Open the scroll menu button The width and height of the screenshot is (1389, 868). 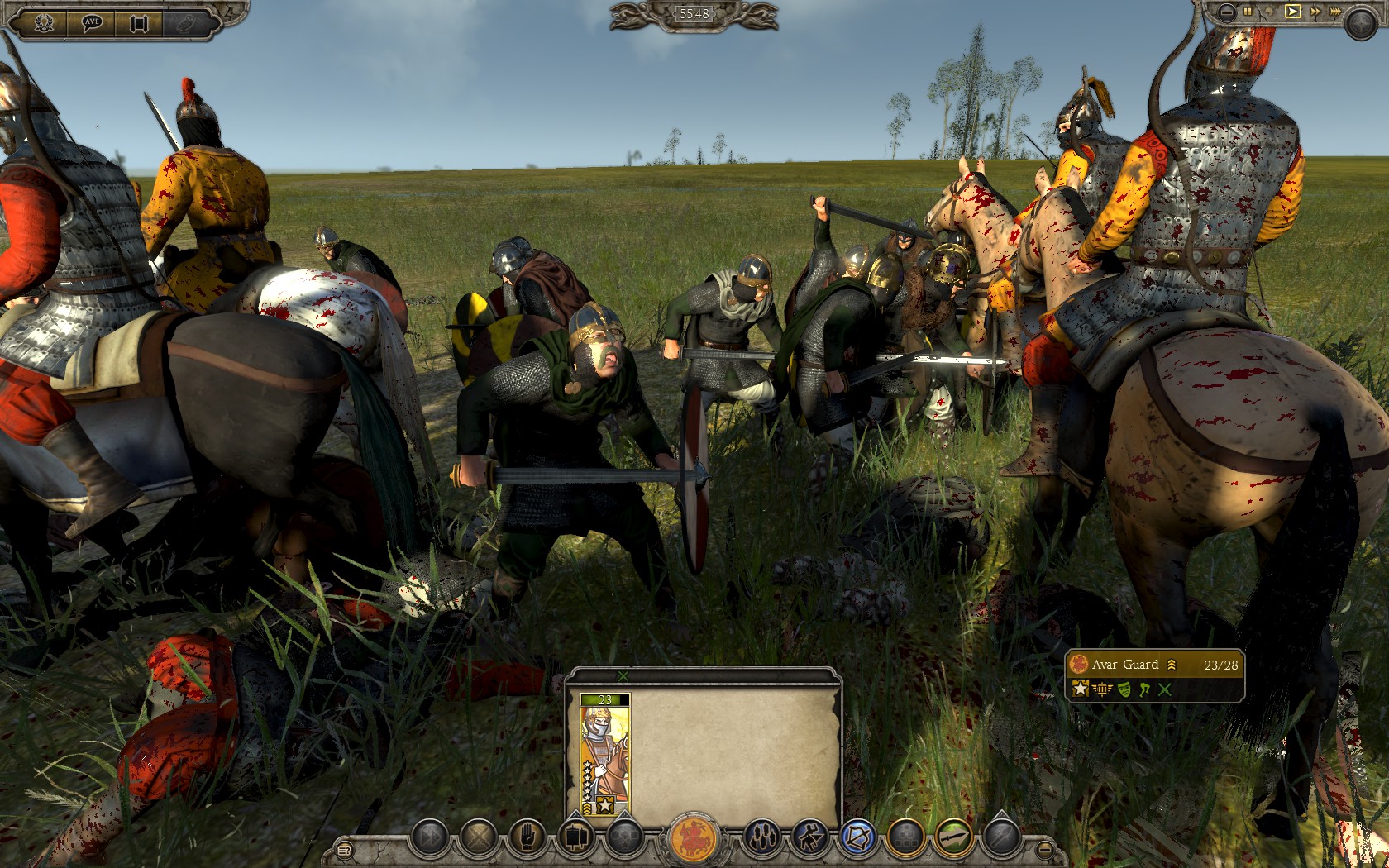tap(138, 23)
